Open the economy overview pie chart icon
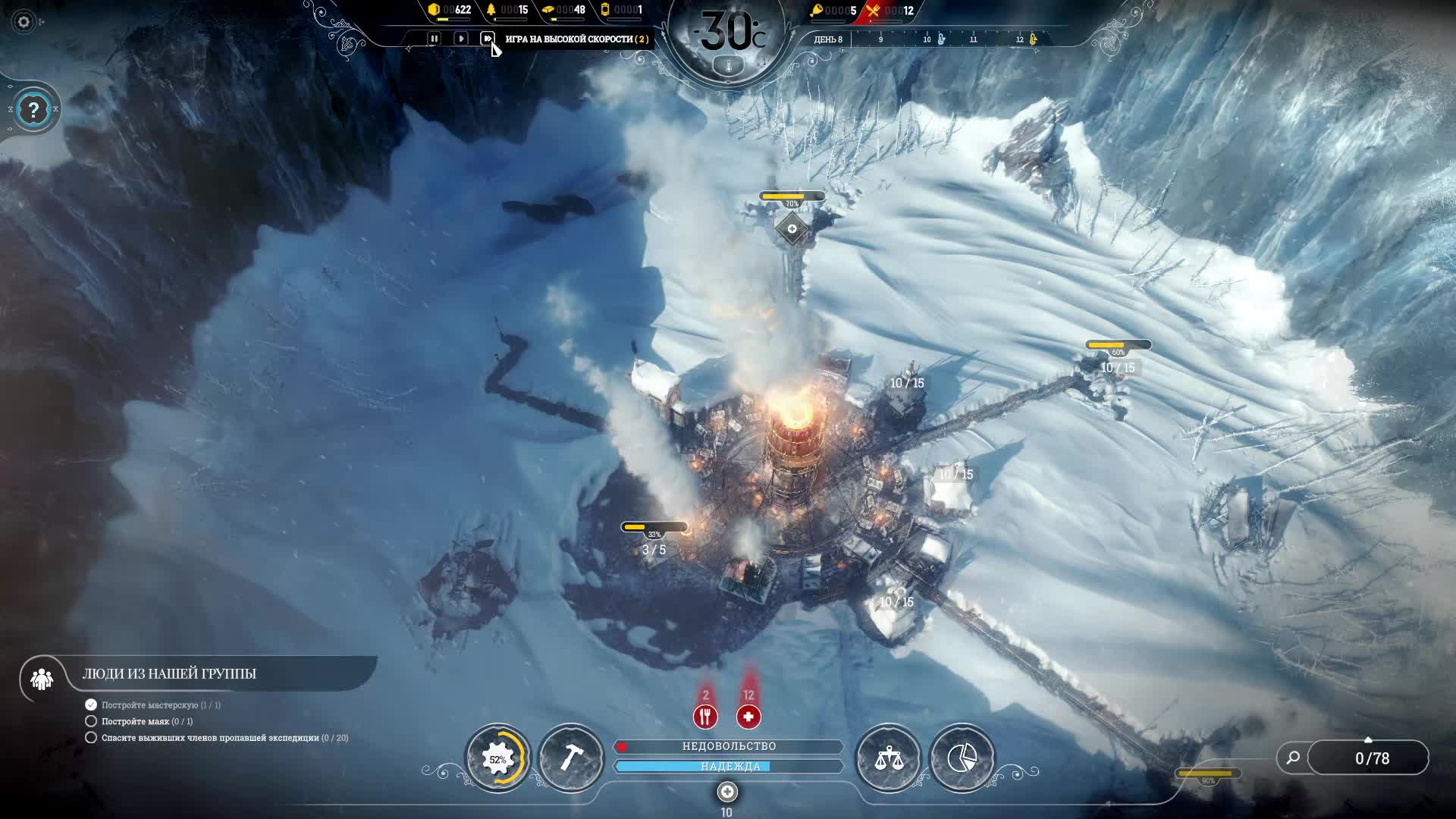1456x819 pixels. tap(962, 758)
